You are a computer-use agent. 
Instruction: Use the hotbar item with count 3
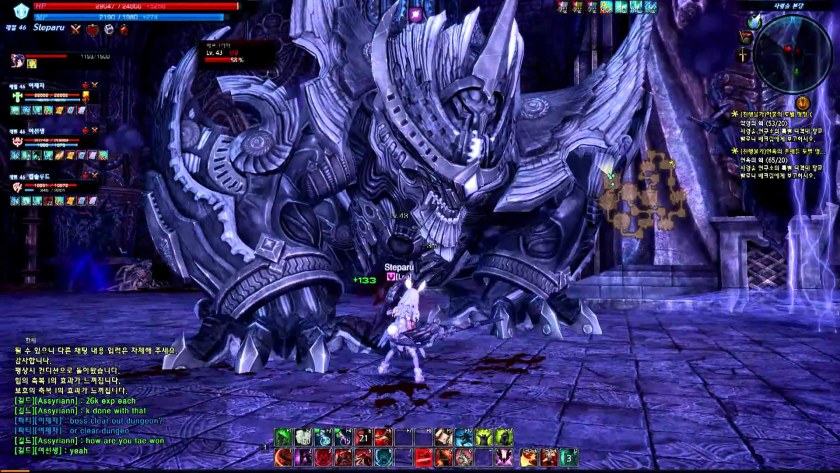click(x=568, y=457)
